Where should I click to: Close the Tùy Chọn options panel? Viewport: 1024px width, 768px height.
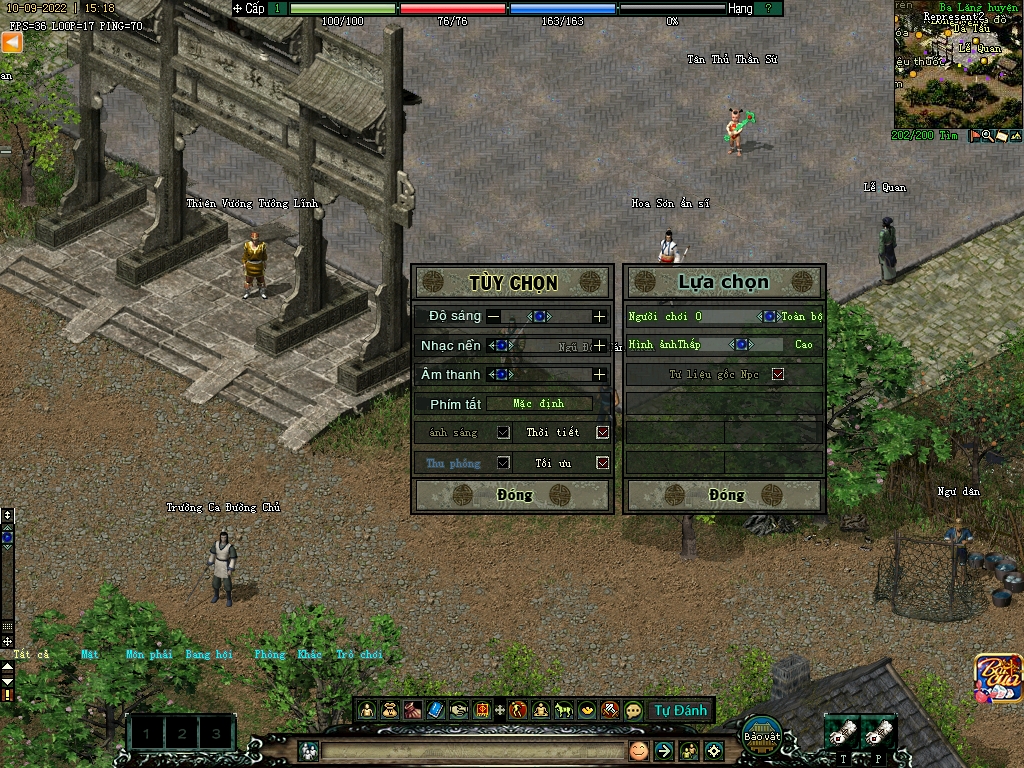tap(514, 495)
